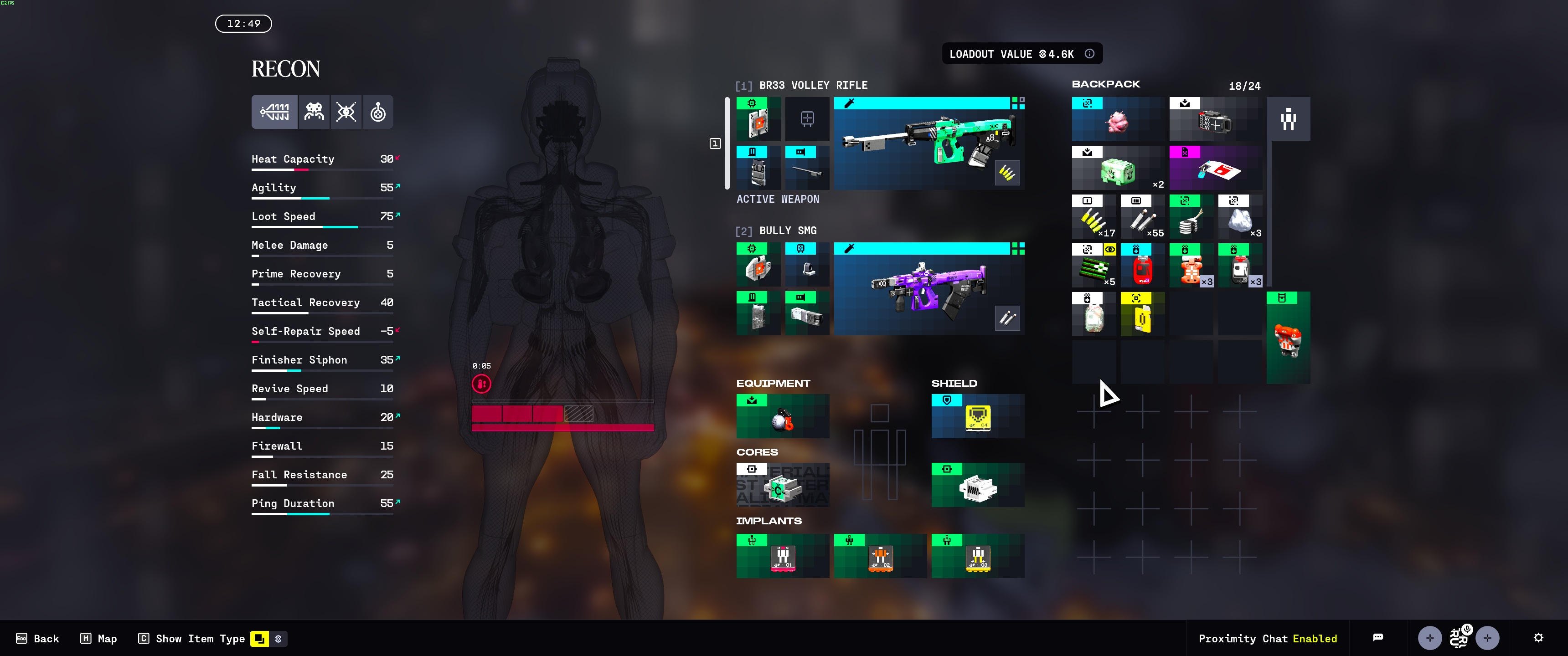Click the first ability tab icon under Recon

point(274,112)
